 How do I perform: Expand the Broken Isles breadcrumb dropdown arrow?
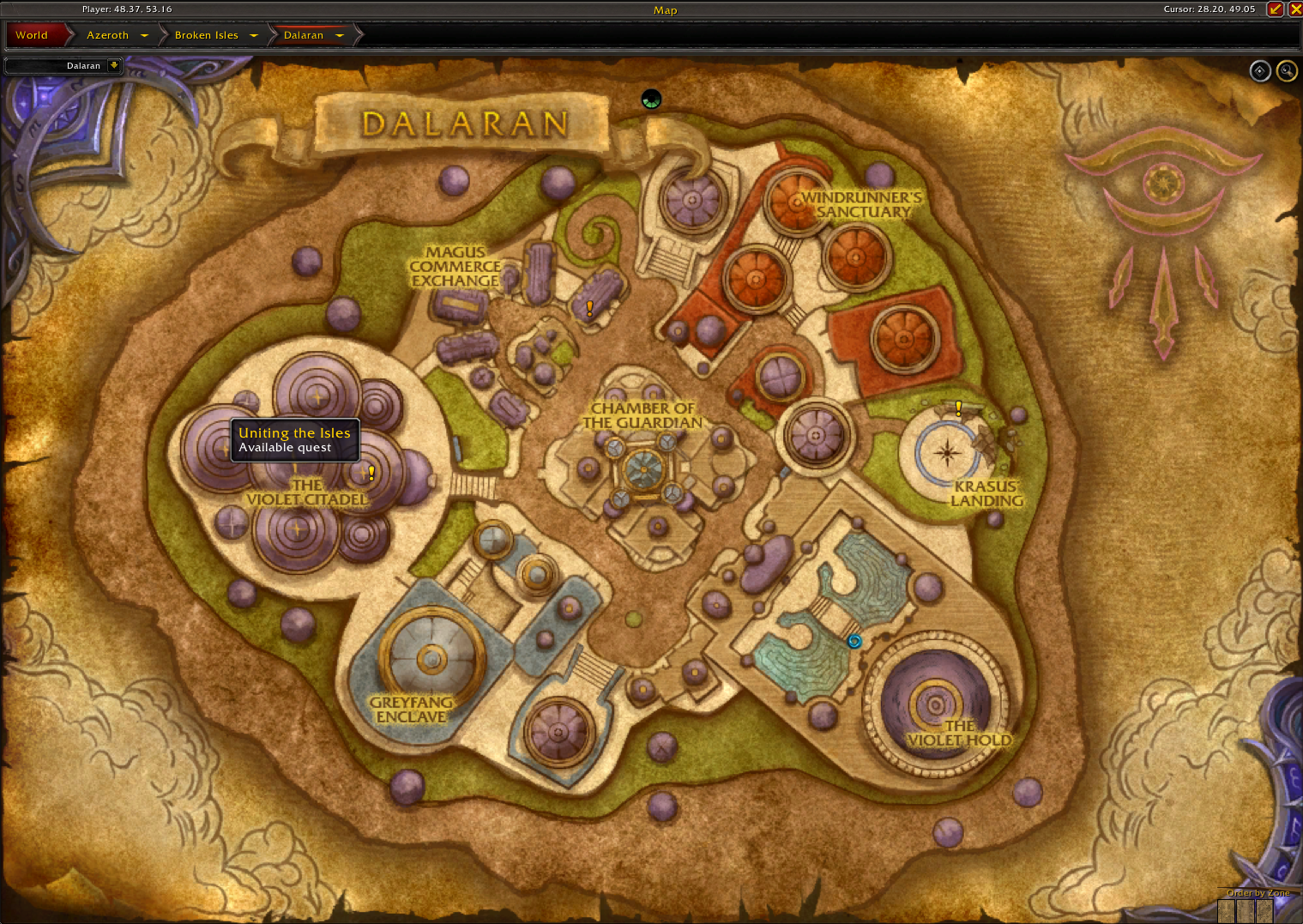[254, 35]
